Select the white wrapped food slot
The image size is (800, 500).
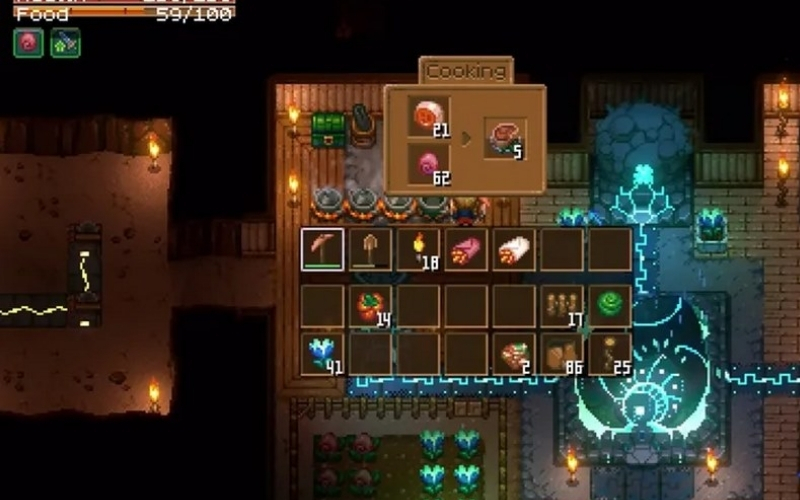pos(514,250)
